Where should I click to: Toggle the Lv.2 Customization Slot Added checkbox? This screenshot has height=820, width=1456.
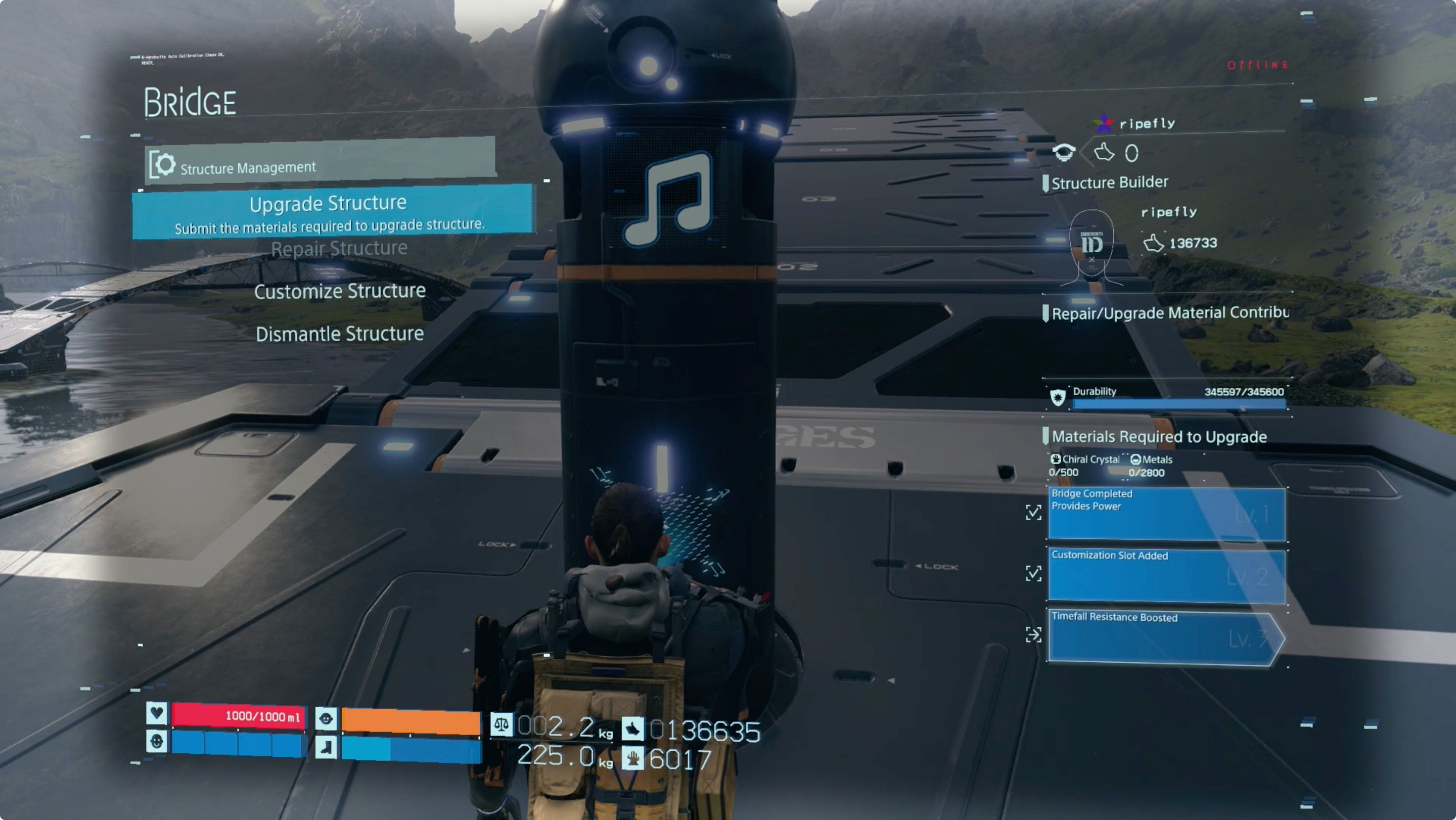pyautogui.click(x=1034, y=573)
